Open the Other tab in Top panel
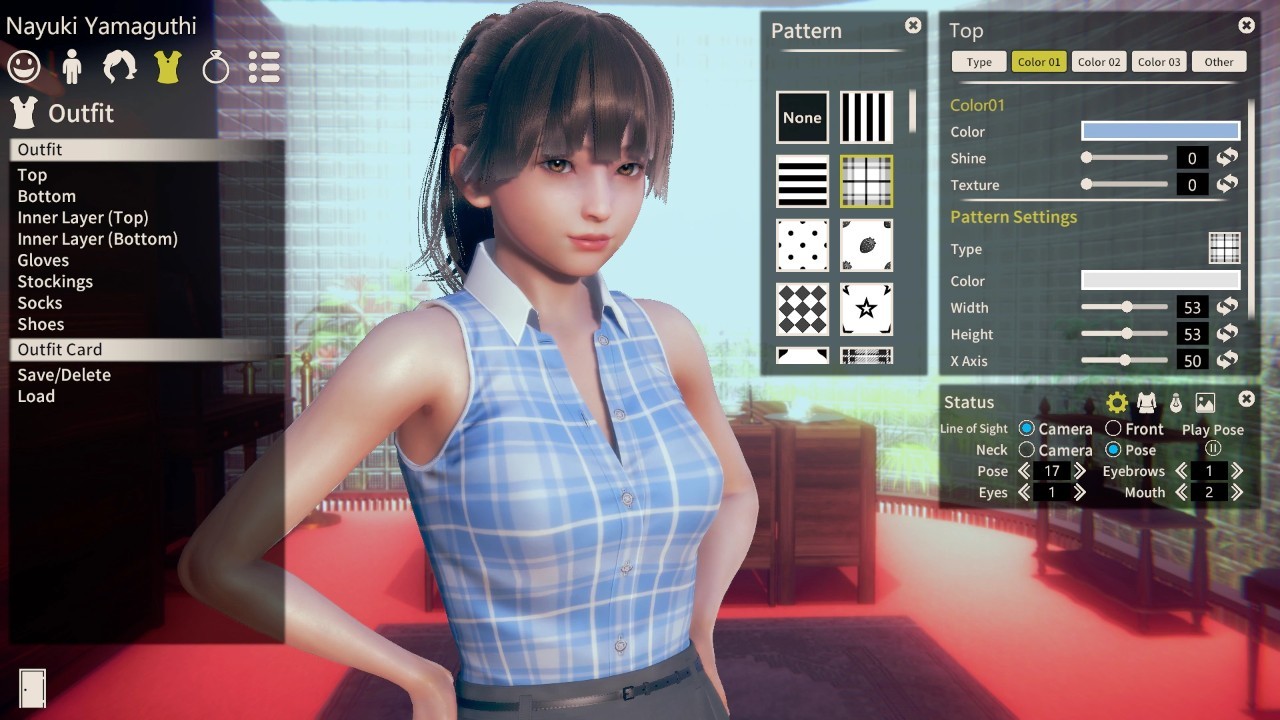1280x720 pixels. coord(1219,61)
